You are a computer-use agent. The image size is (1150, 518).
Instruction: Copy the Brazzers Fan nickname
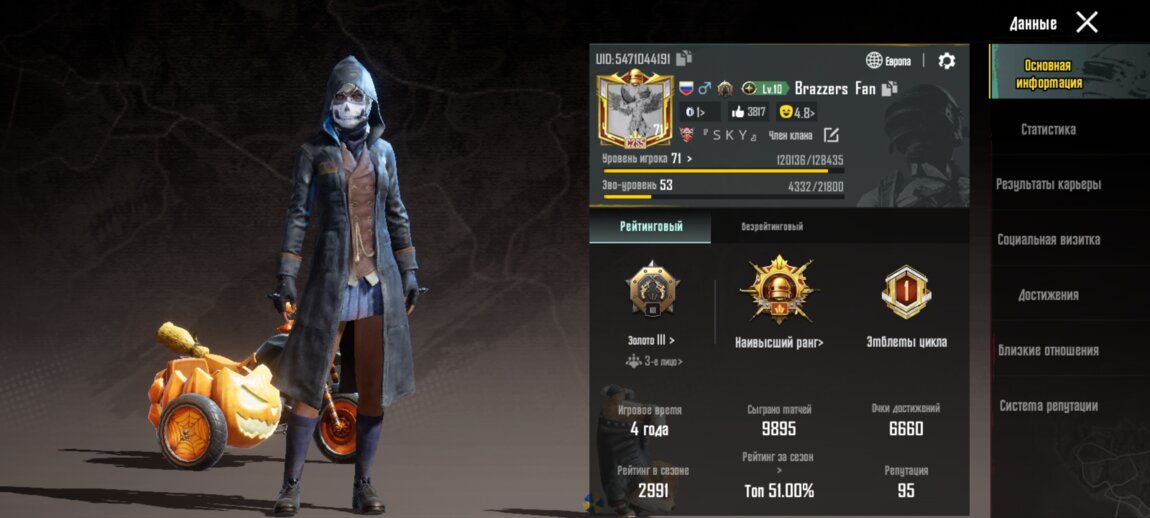889,88
